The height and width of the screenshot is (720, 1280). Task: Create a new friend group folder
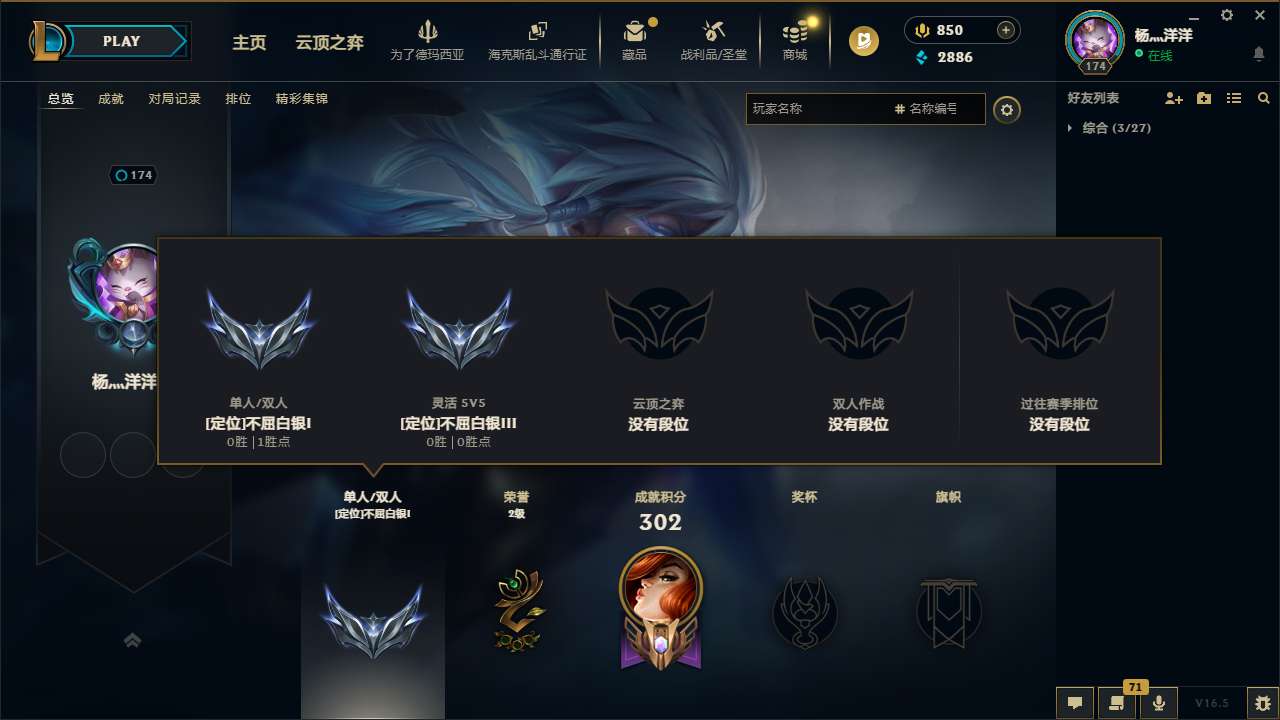click(x=1203, y=98)
